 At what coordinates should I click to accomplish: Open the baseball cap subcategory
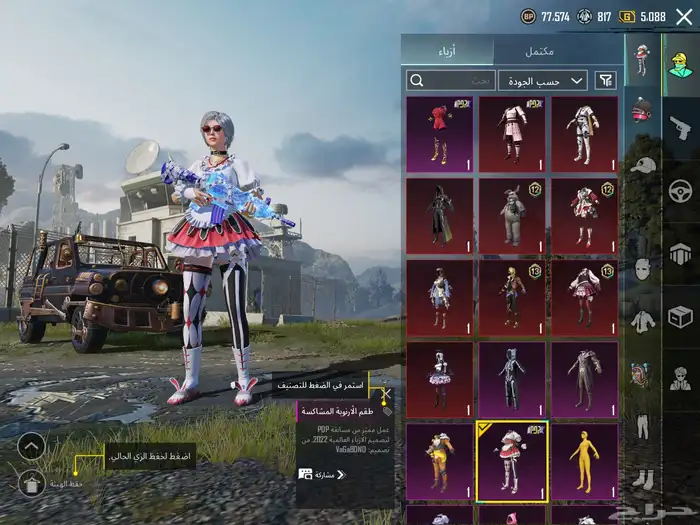click(x=641, y=163)
